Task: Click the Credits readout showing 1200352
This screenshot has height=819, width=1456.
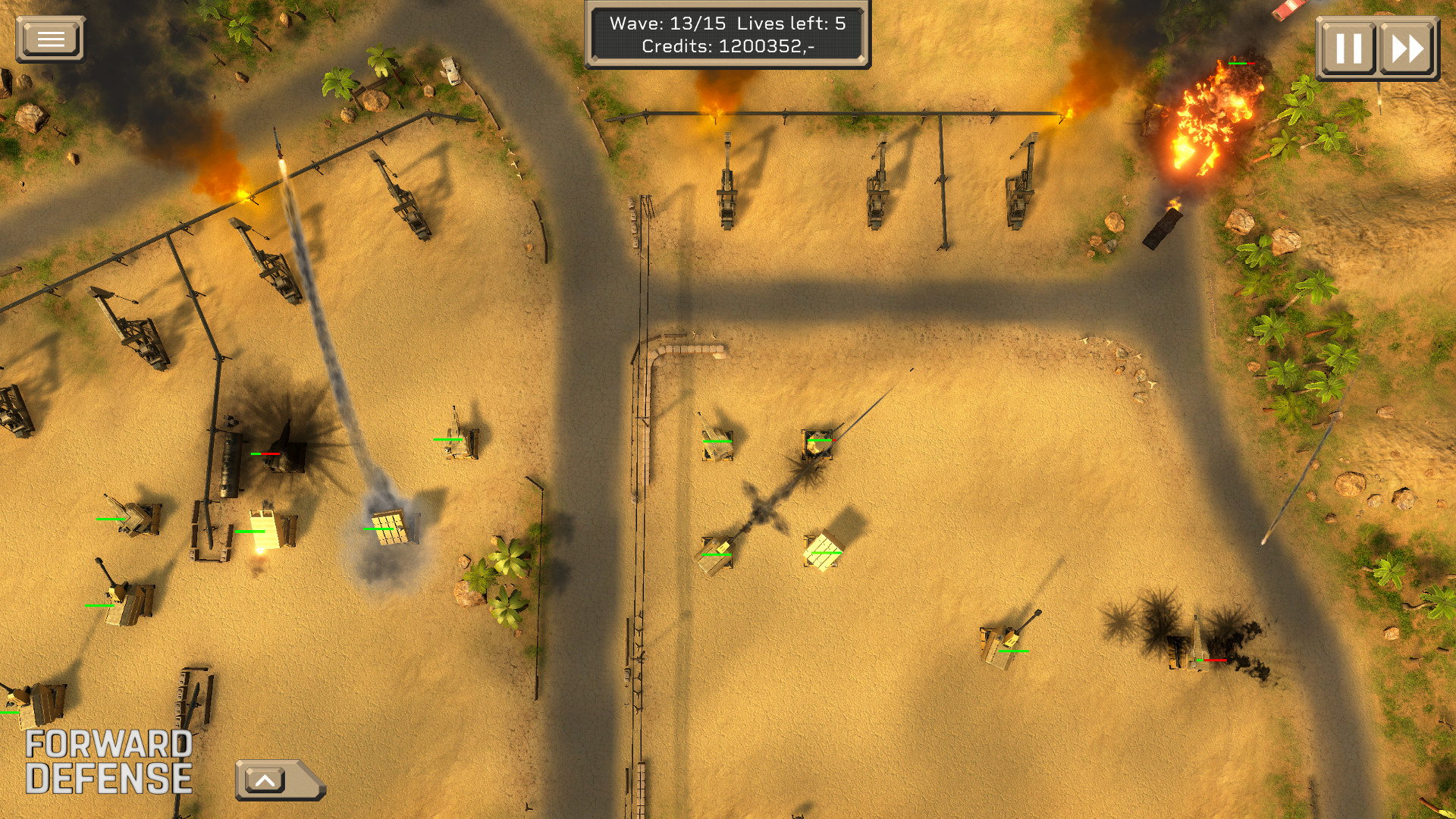Action: point(728,48)
